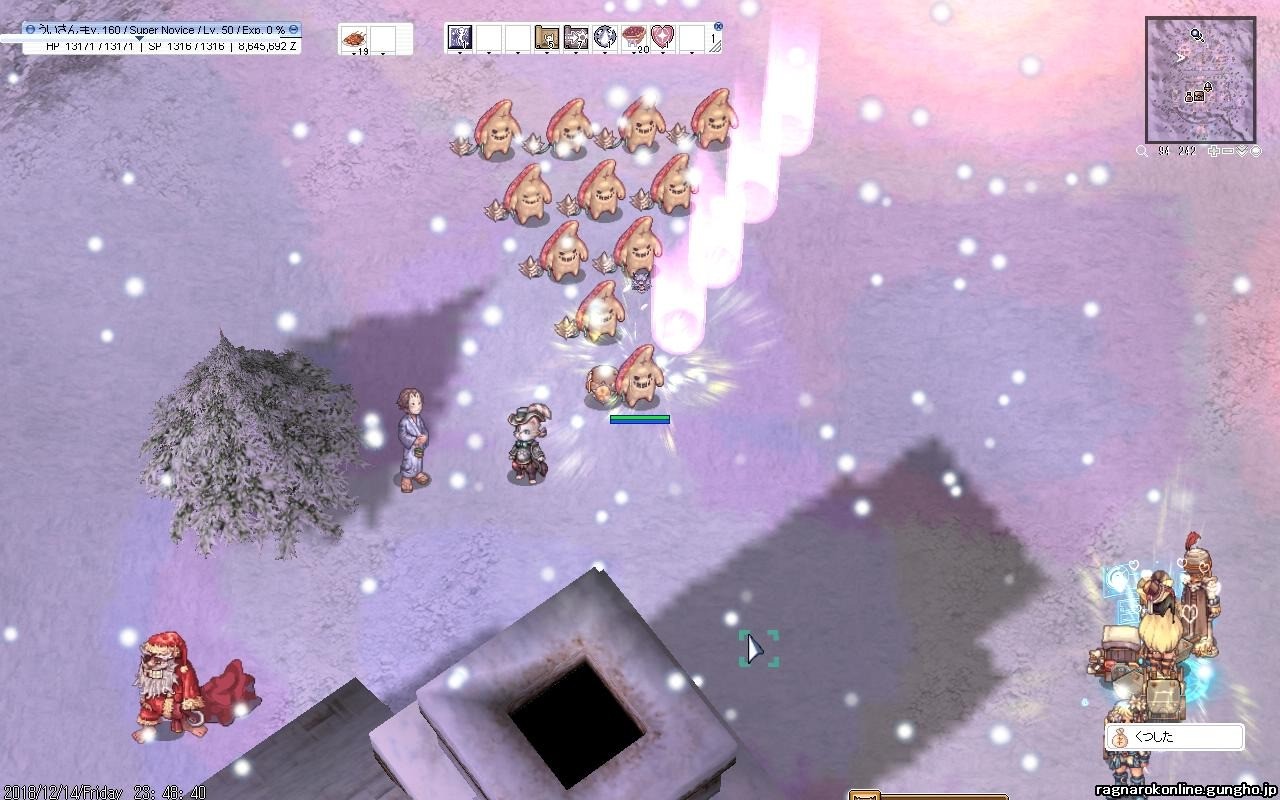Minimize the character status window
The width and height of the screenshot is (1280, 800).
point(293,30)
